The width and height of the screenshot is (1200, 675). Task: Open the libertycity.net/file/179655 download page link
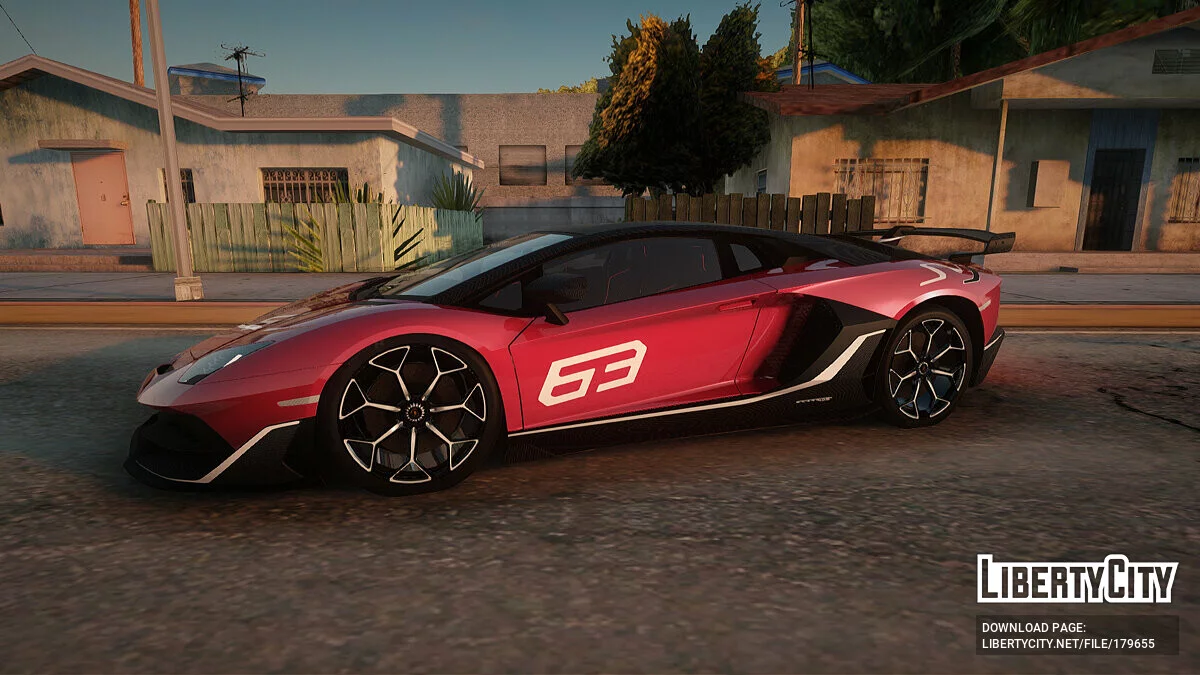1068,643
